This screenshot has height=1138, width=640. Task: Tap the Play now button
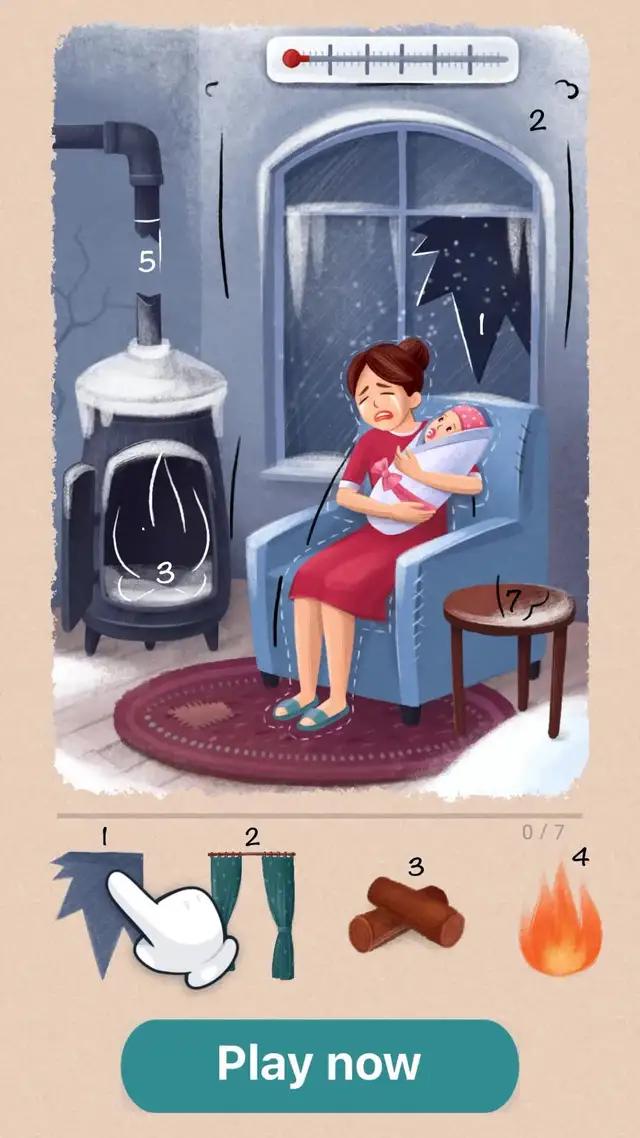(319, 1065)
